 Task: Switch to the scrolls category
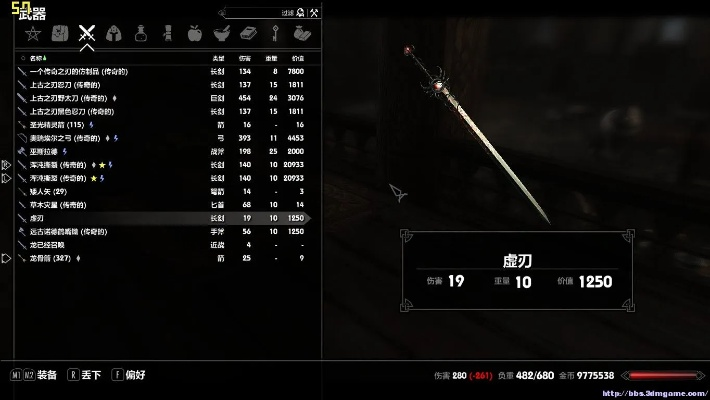pyautogui.click(x=167, y=35)
